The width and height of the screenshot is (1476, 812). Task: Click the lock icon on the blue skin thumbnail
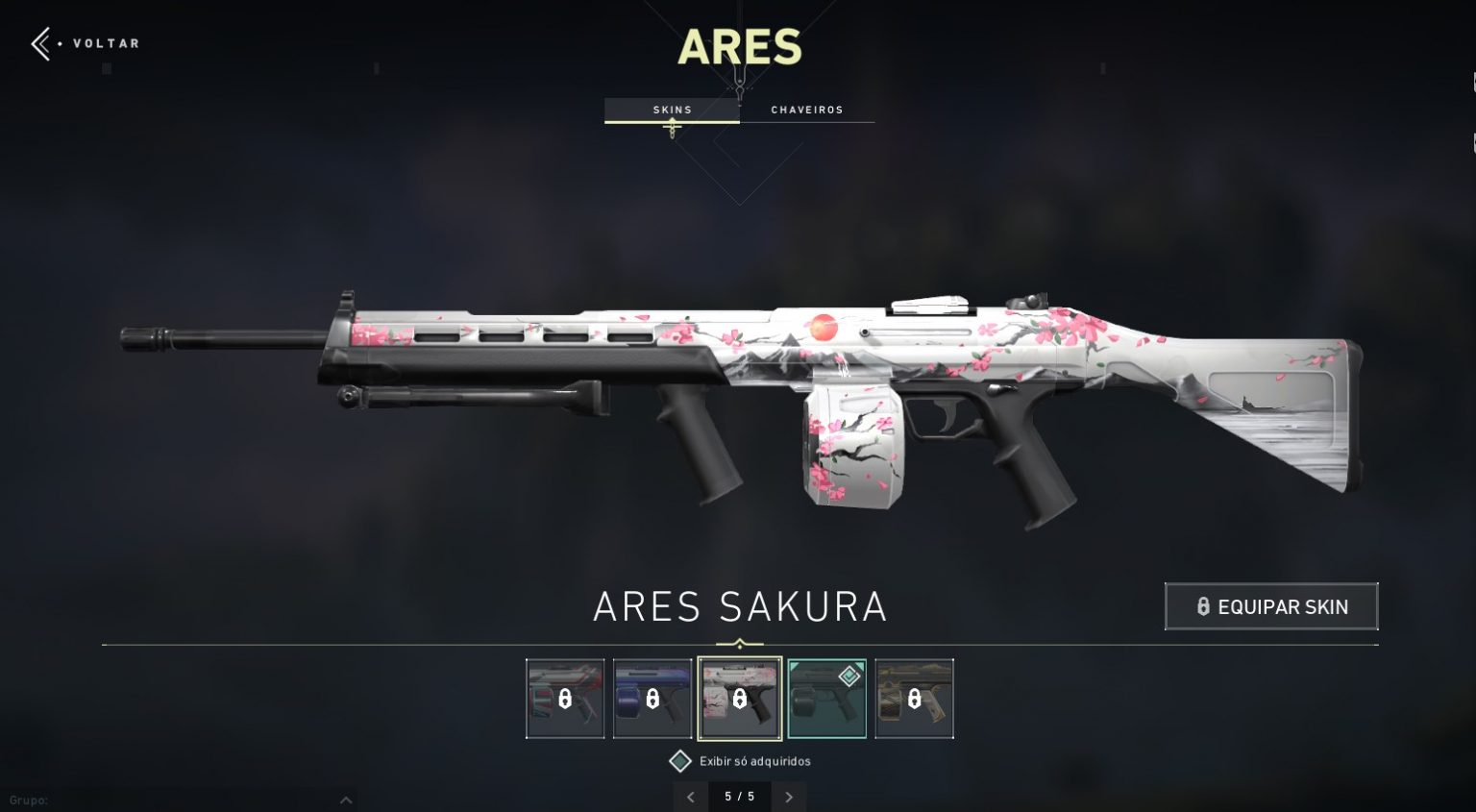click(x=652, y=699)
